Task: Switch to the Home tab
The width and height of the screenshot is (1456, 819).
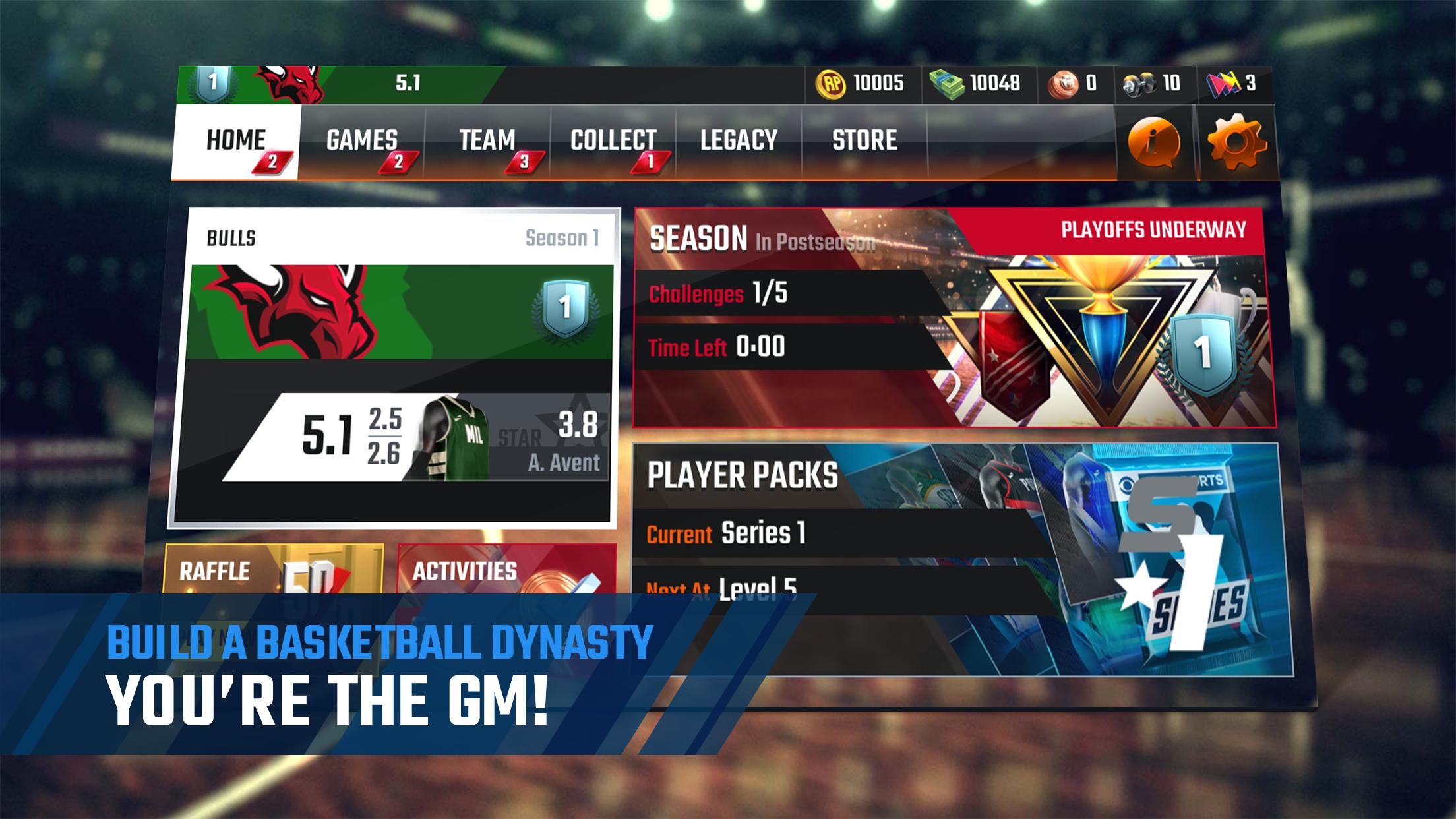Action: [235, 141]
